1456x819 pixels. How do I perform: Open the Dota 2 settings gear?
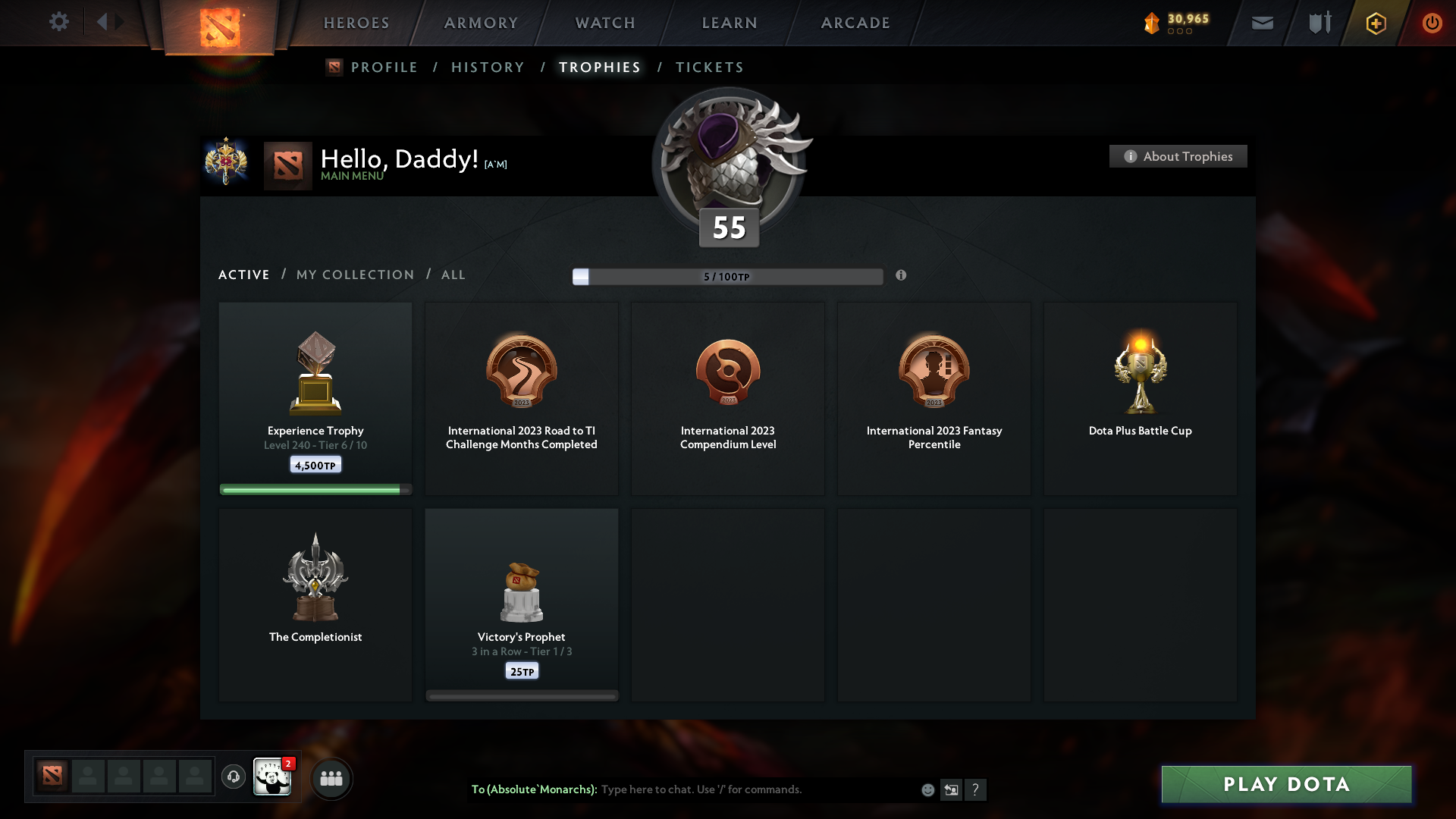pos(59,22)
